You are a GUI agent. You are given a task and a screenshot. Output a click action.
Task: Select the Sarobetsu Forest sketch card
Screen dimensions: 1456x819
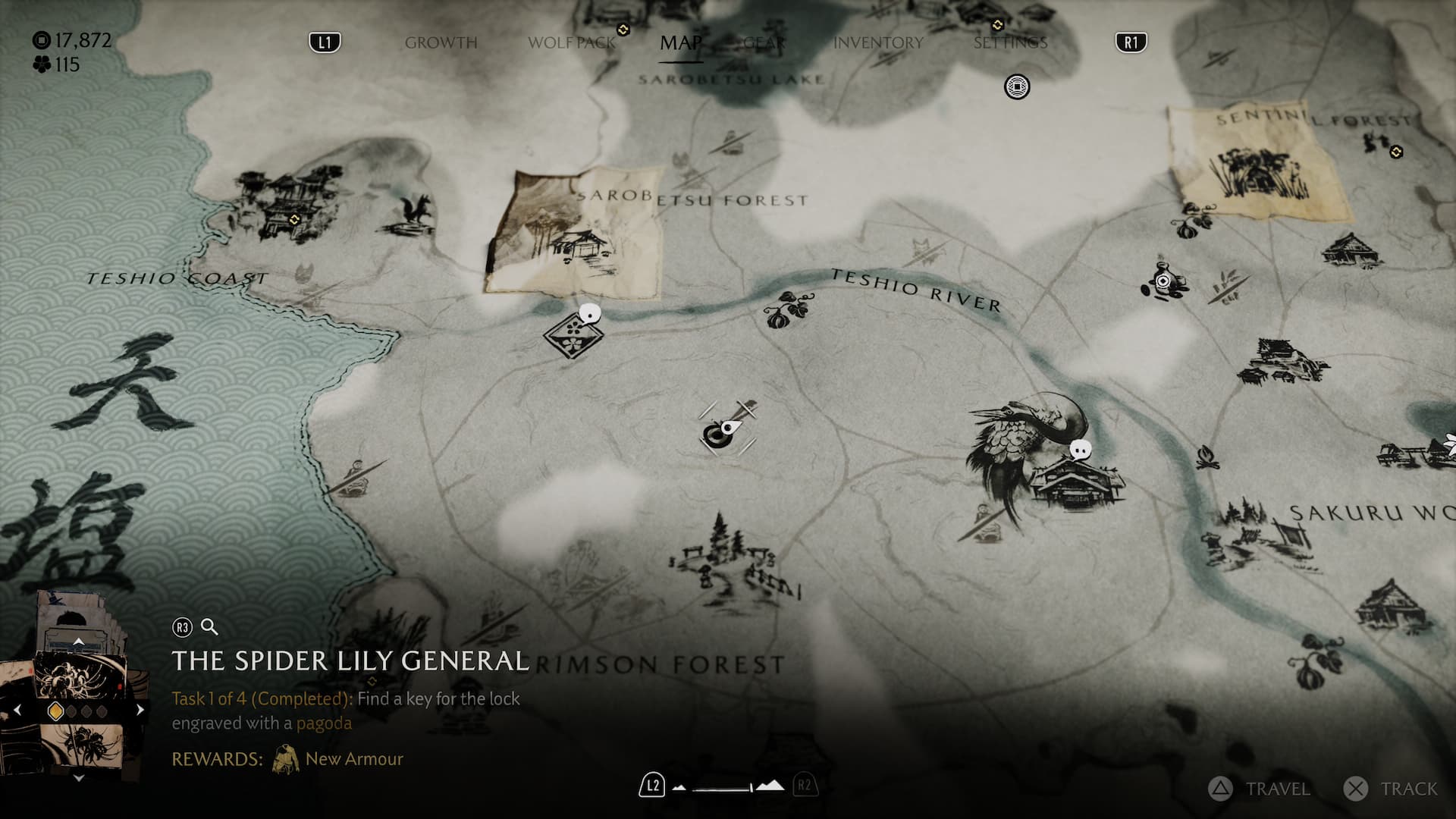574,231
